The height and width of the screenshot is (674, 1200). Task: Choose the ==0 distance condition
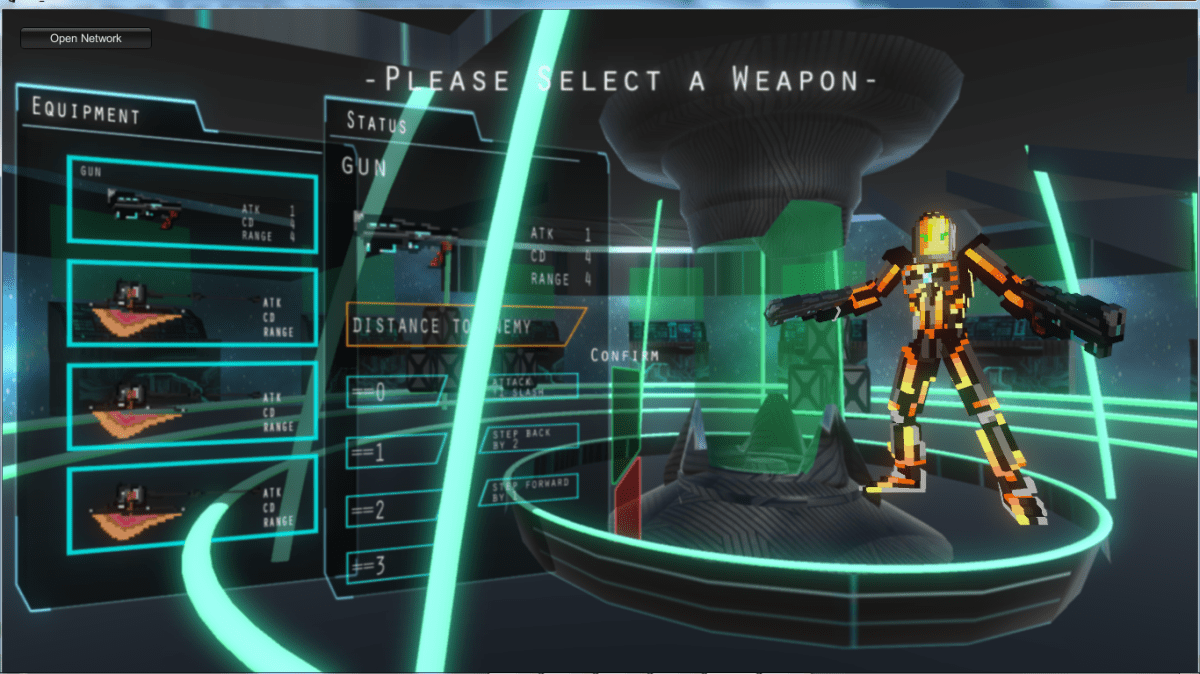coord(395,393)
